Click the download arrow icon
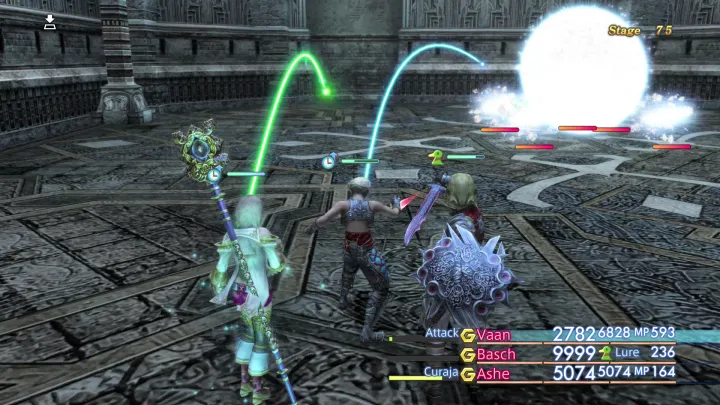This screenshot has width=720, height=405. click(50, 20)
